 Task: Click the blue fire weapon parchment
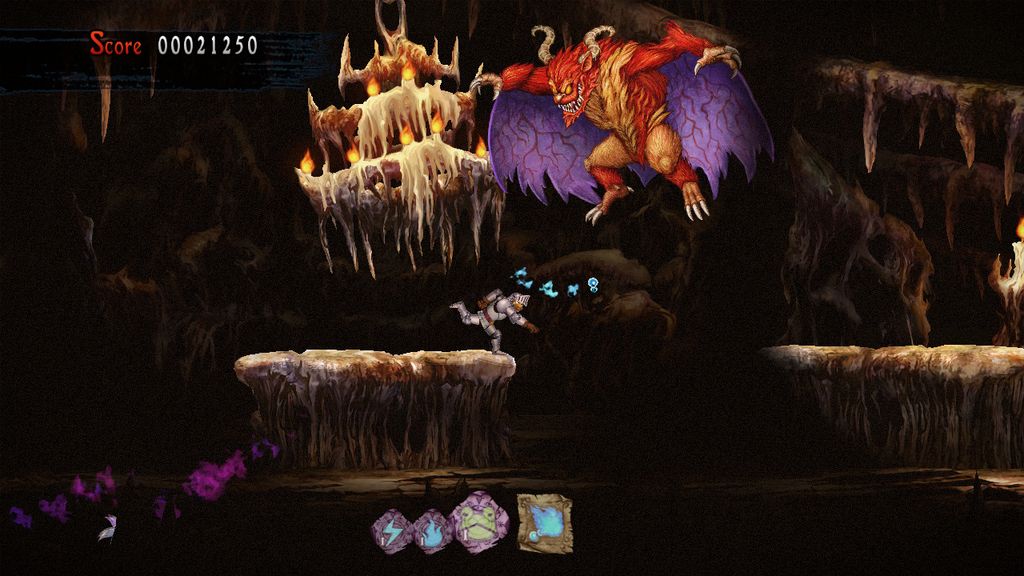click(x=544, y=522)
